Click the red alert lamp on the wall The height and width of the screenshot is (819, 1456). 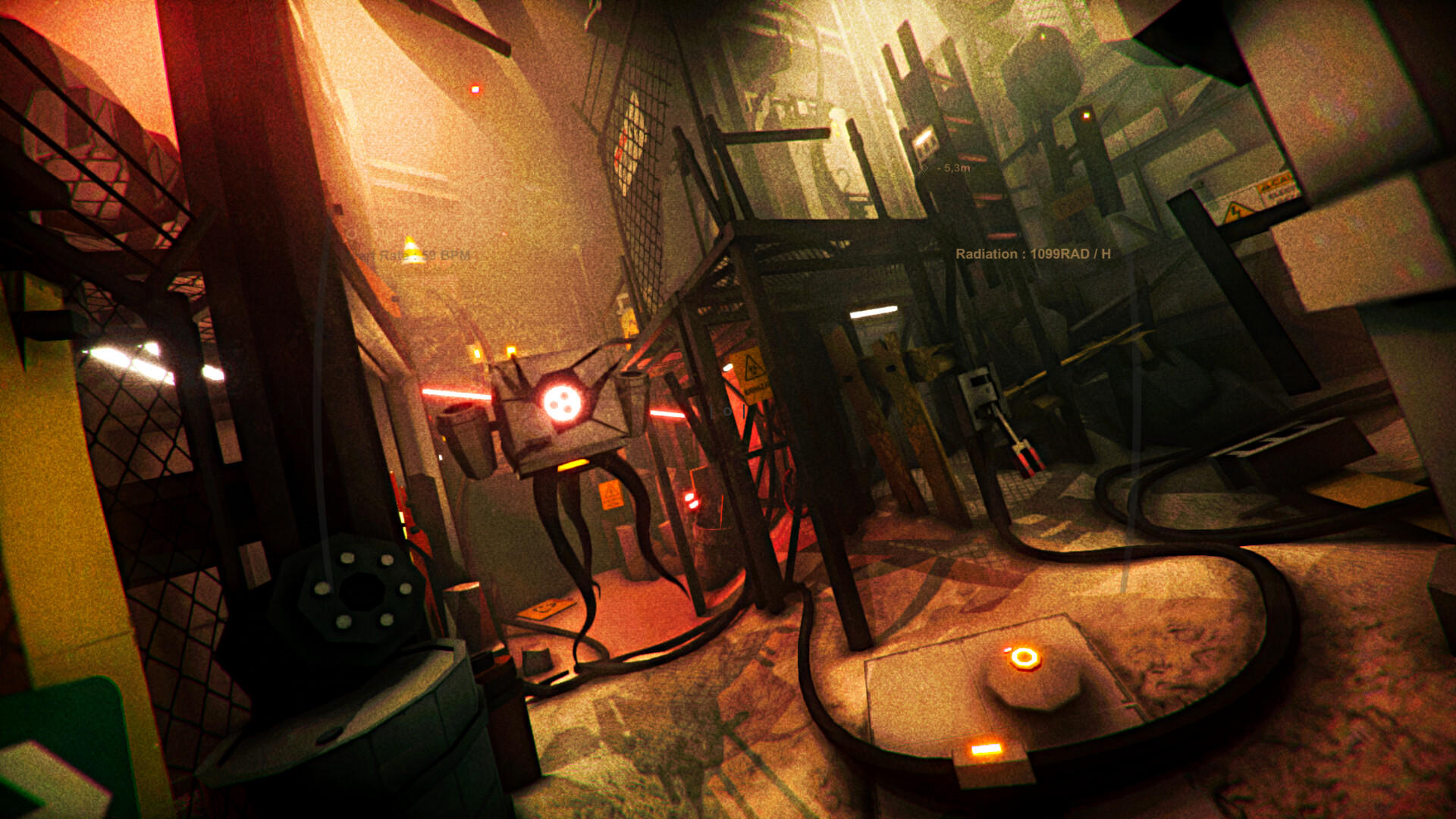474,89
